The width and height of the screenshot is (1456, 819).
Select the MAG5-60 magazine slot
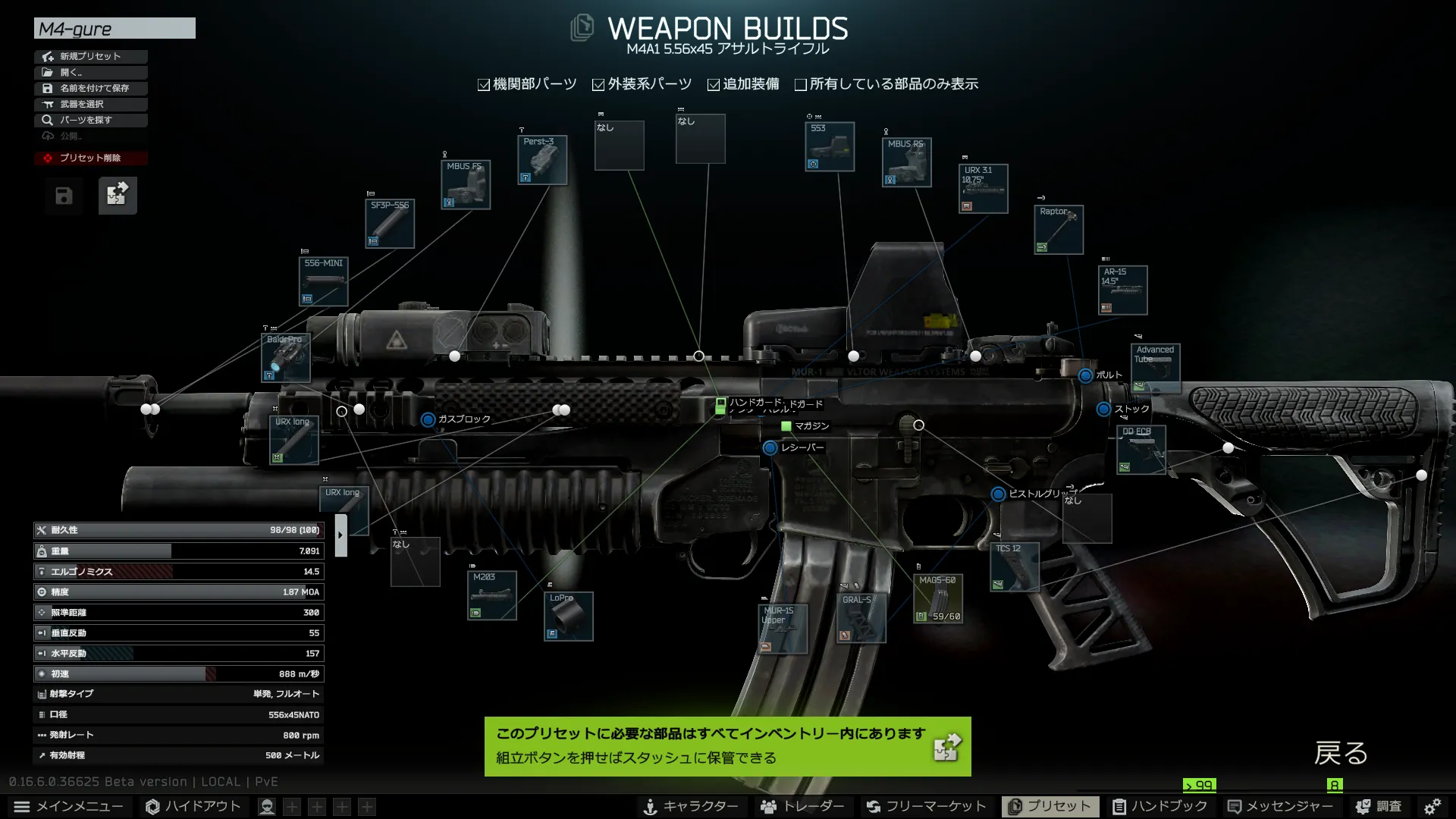[x=938, y=599]
